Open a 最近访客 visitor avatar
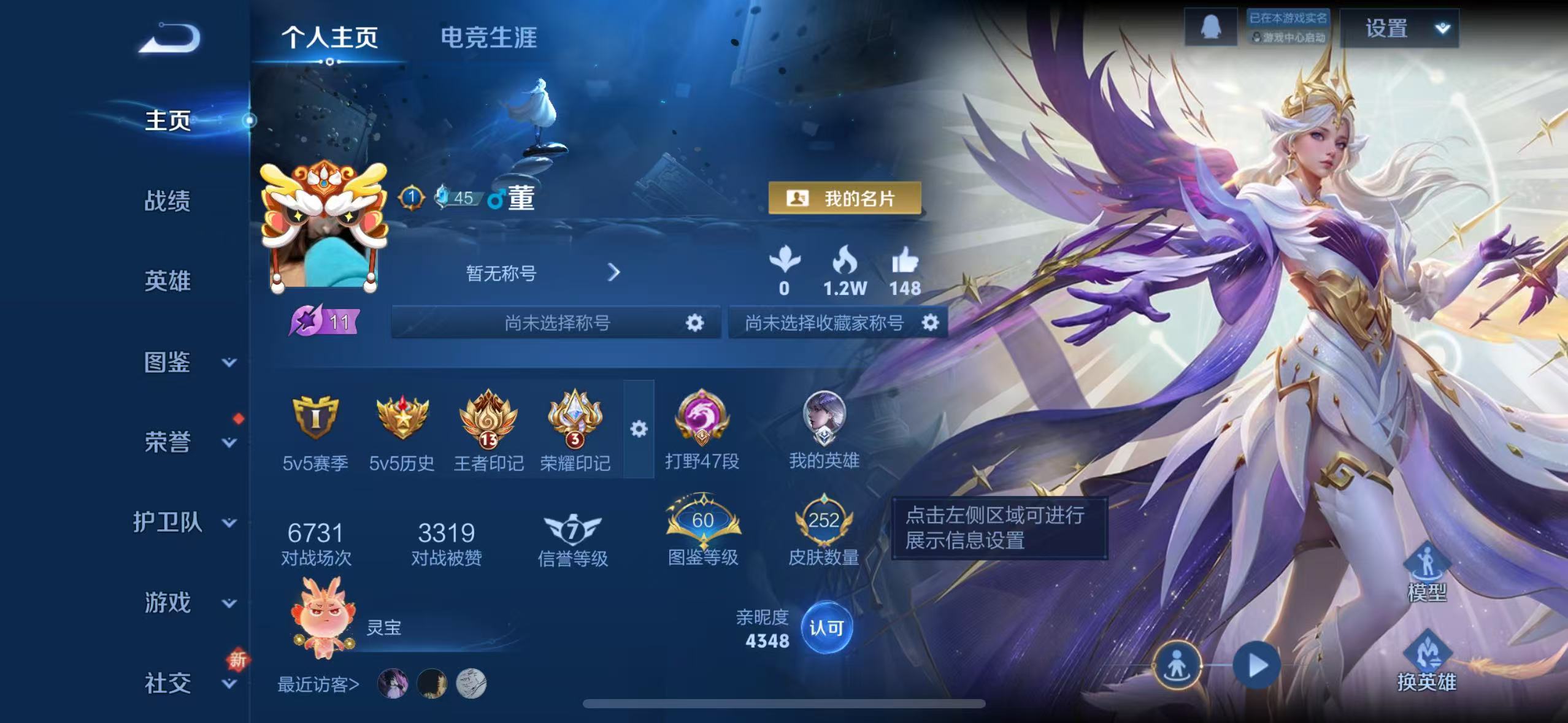 394,684
